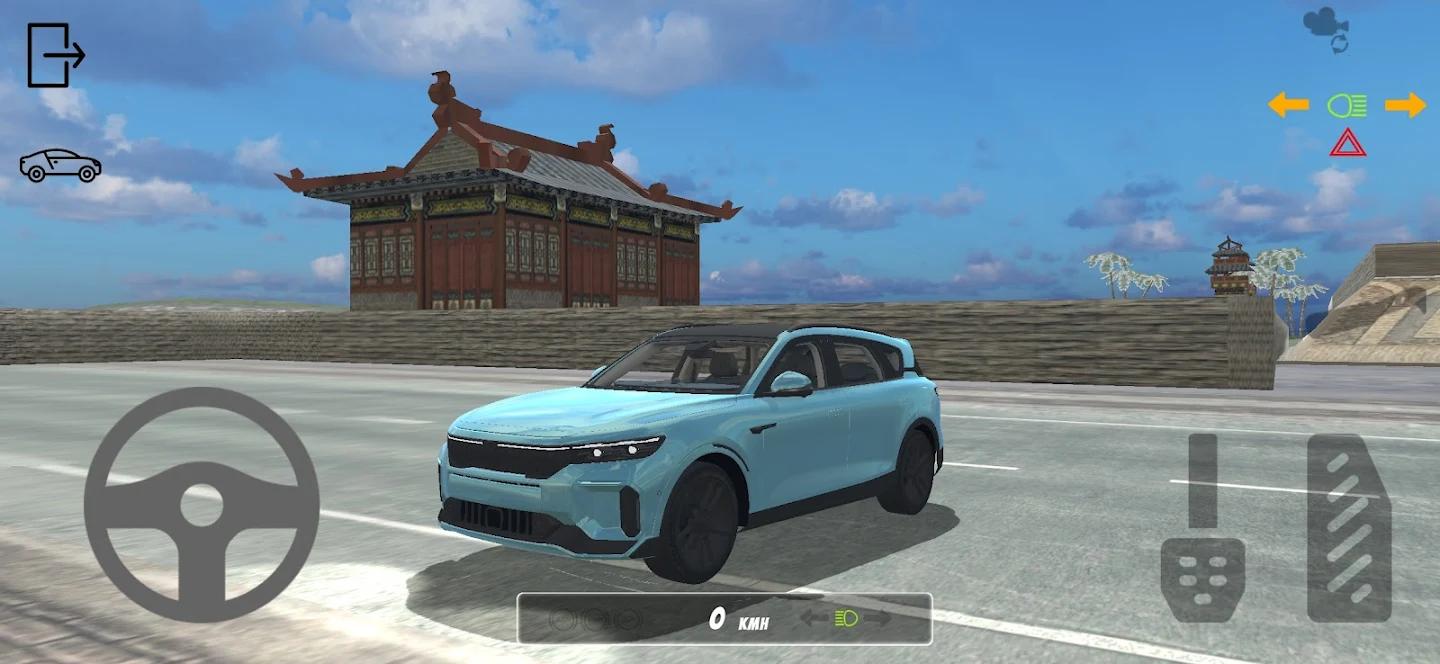Image resolution: width=1440 pixels, height=664 pixels.
Task: Activate the right turn signal arrow
Action: point(1405,105)
